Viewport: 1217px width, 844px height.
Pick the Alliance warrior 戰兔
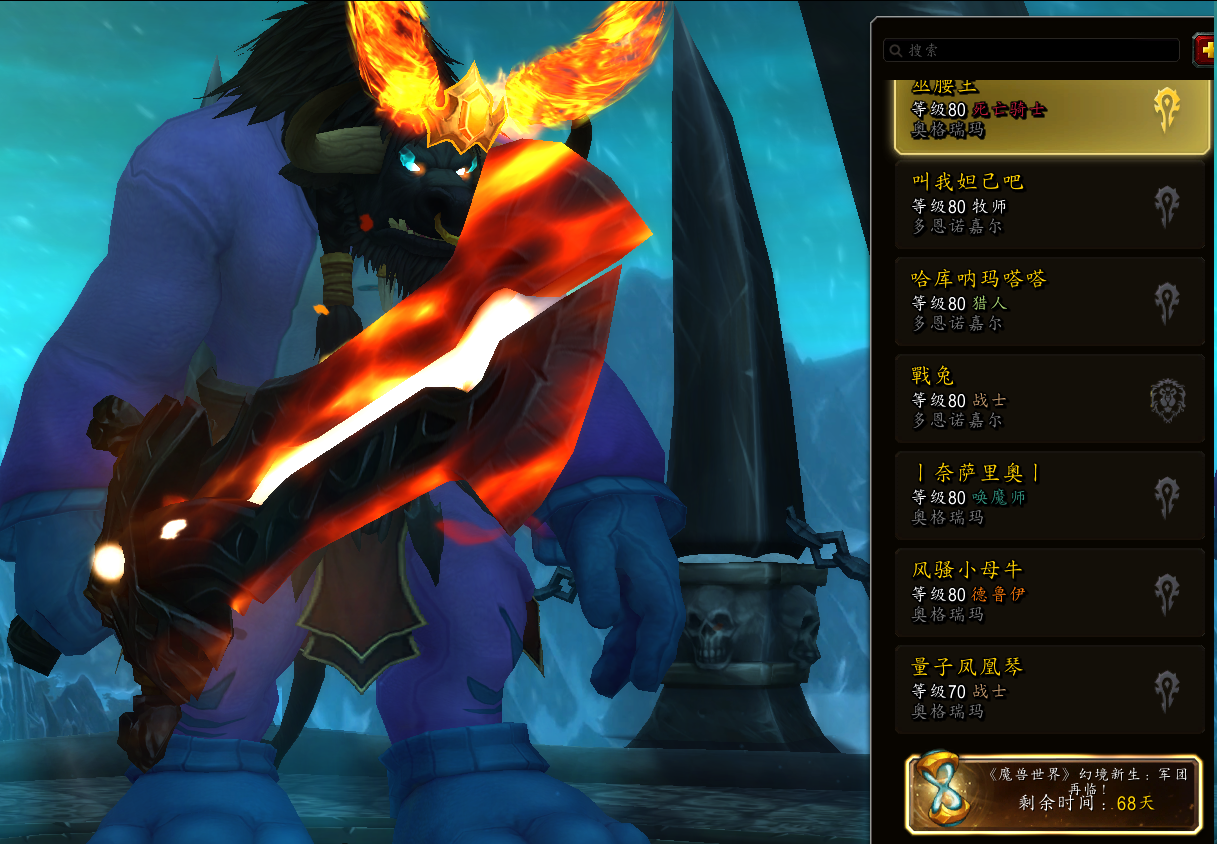coord(1050,398)
